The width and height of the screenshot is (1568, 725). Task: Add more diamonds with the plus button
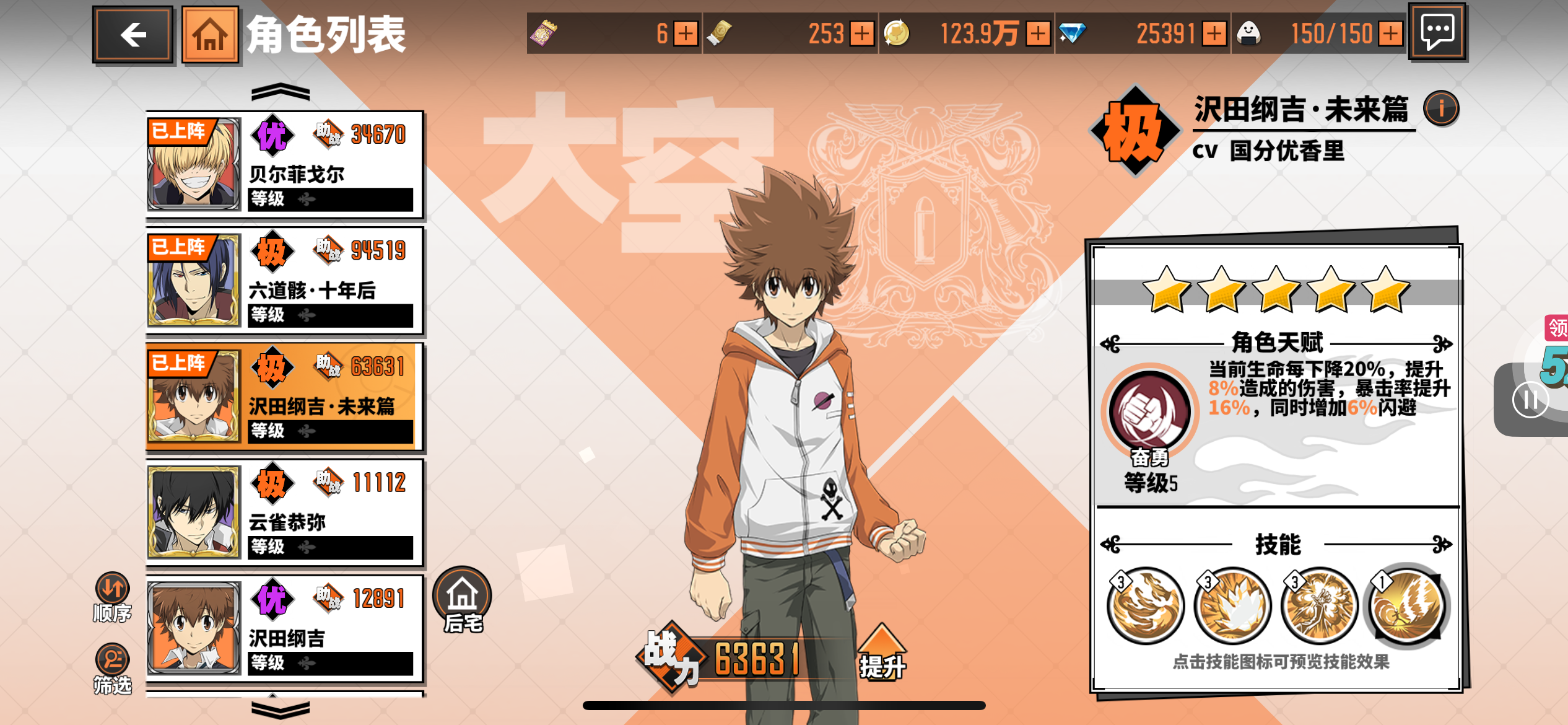(1214, 33)
